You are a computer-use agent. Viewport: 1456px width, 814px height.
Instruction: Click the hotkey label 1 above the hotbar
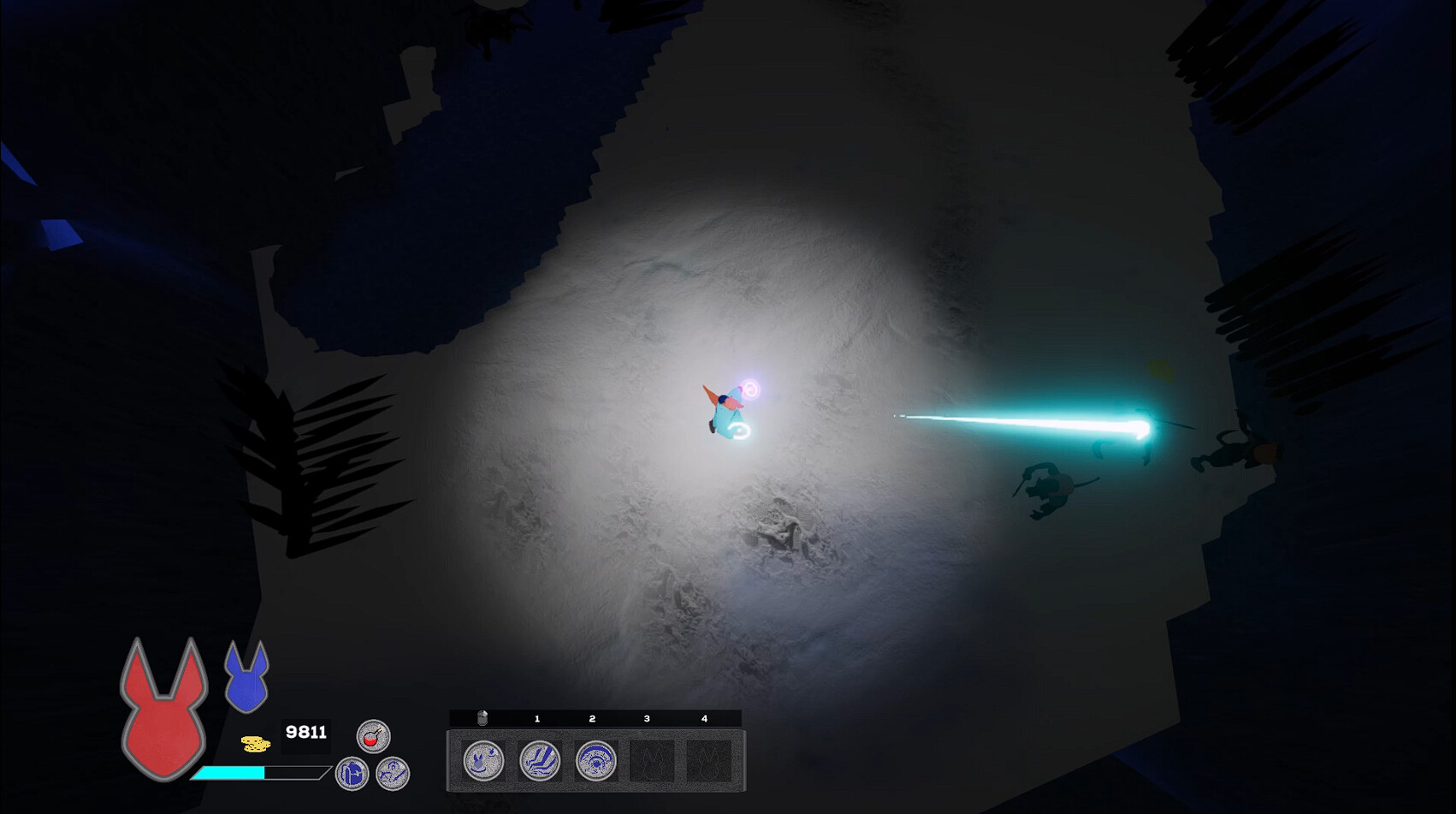pyautogui.click(x=538, y=719)
